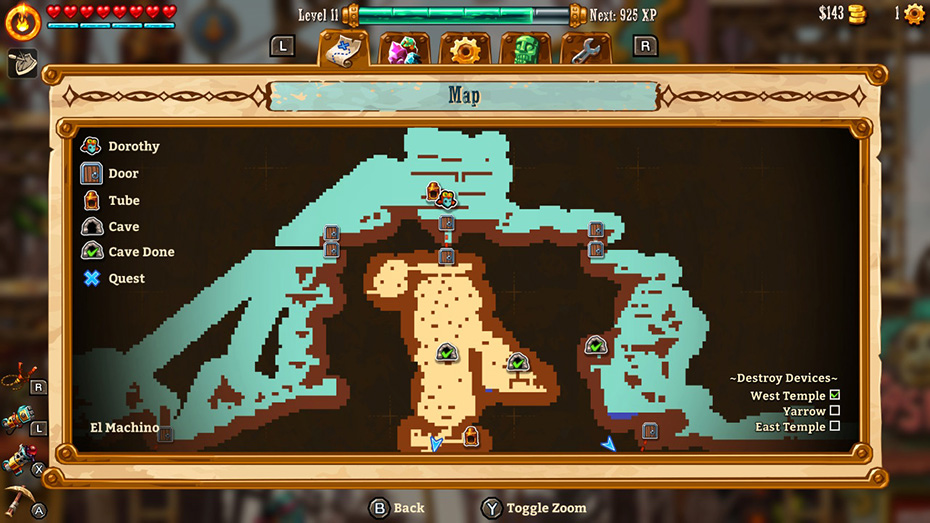
Task: Select the pickaxe tool icon
Action: 18,497
